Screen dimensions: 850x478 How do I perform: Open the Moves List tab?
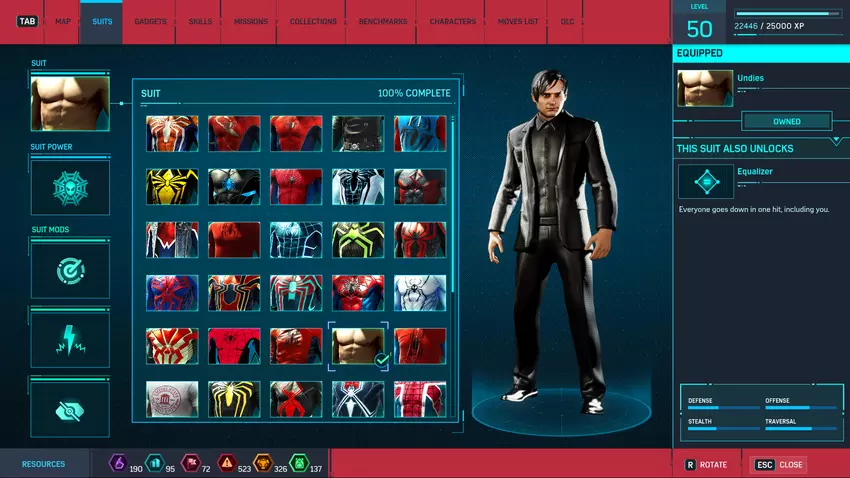[518, 21]
